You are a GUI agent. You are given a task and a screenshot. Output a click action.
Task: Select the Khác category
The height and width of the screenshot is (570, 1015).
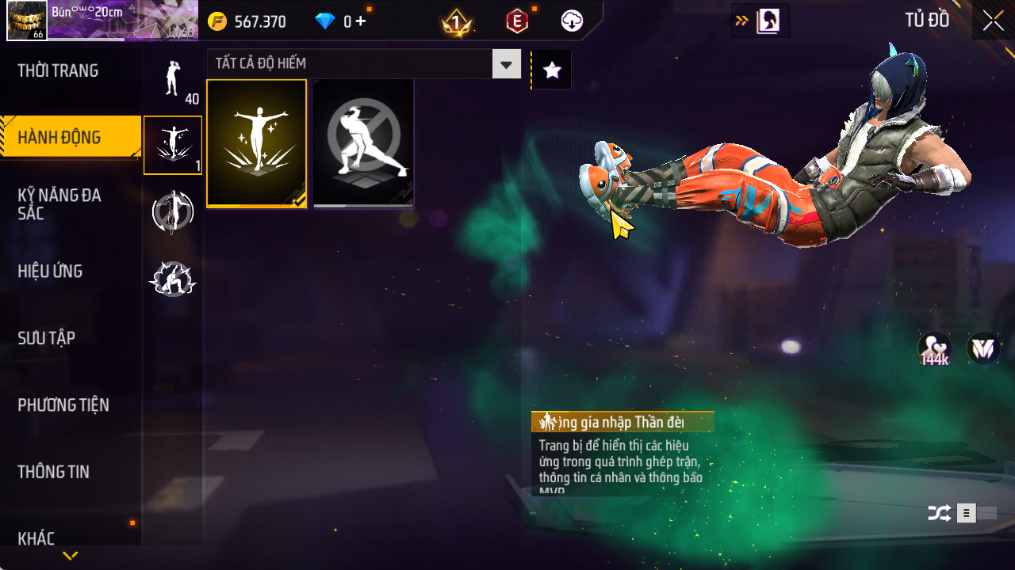click(x=36, y=539)
